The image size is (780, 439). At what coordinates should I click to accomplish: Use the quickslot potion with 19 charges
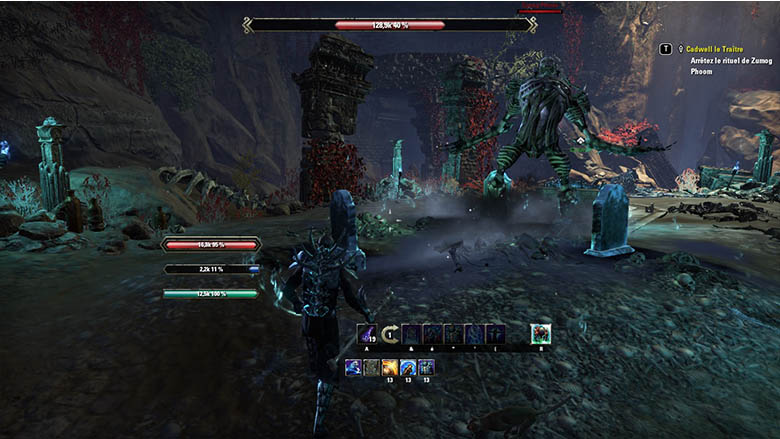coord(367,334)
